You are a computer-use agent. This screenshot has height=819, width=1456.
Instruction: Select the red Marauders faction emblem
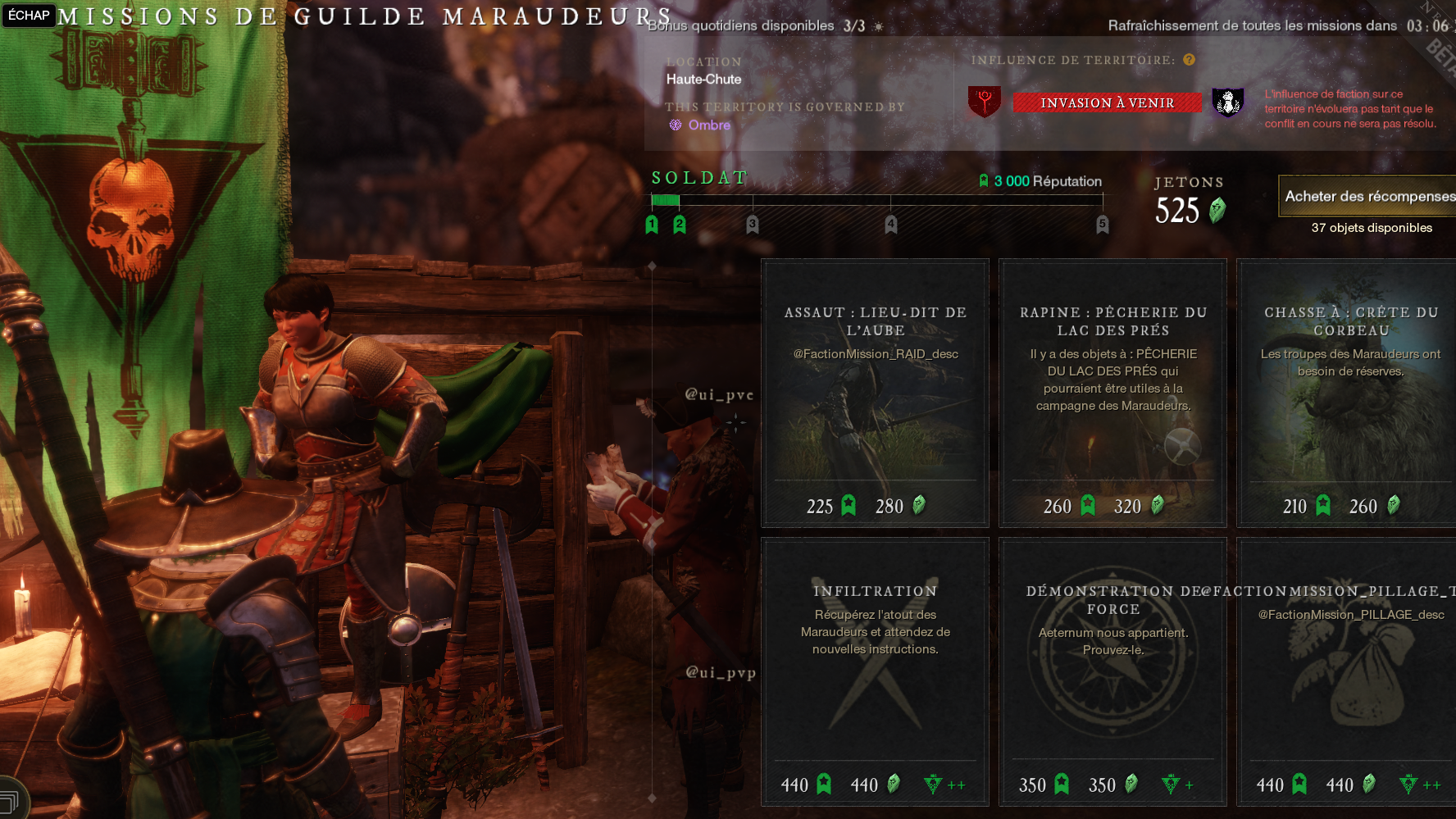tap(984, 102)
